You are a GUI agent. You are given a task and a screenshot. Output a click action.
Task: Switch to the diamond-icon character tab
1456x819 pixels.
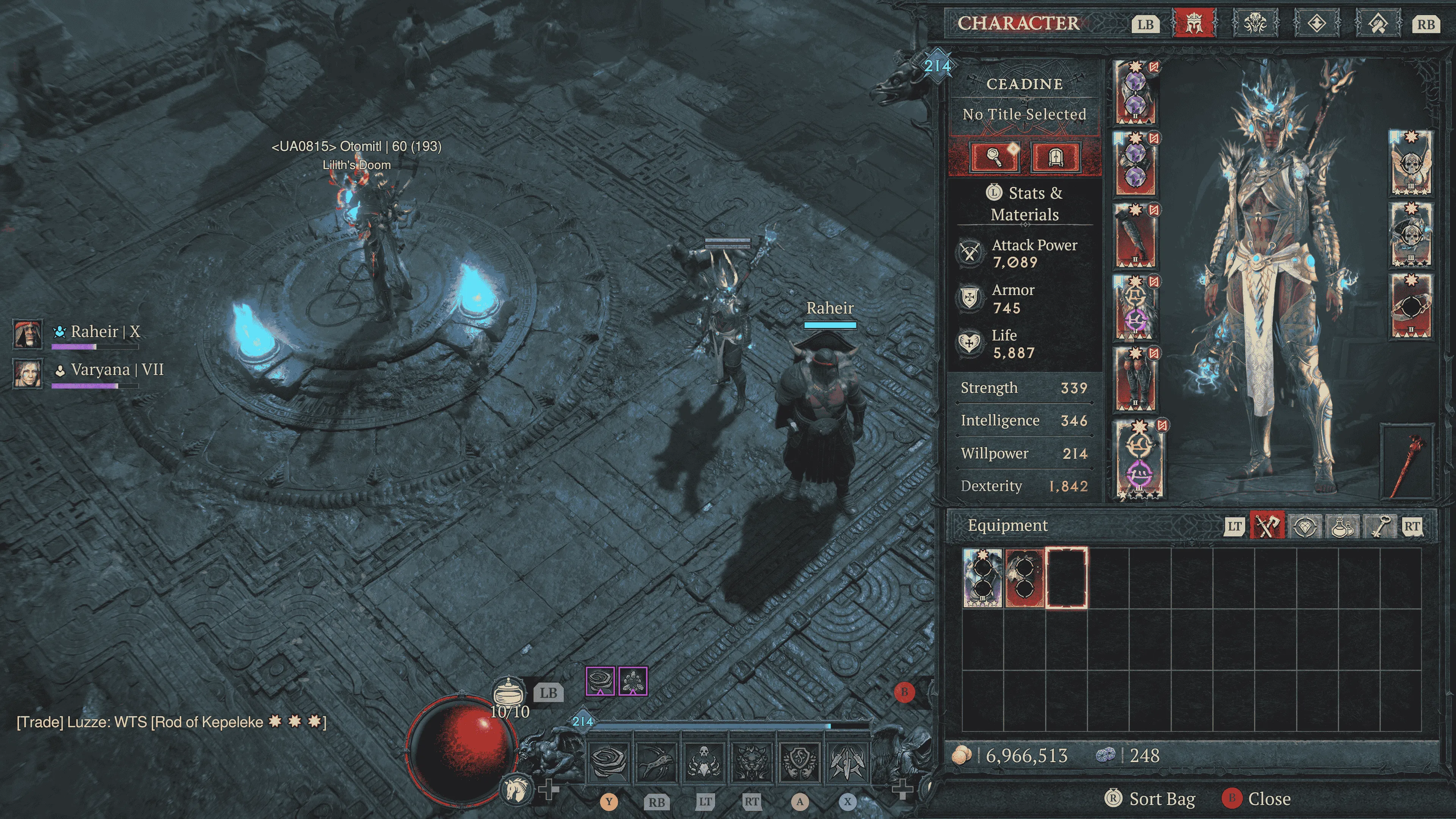click(x=1316, y=24)
